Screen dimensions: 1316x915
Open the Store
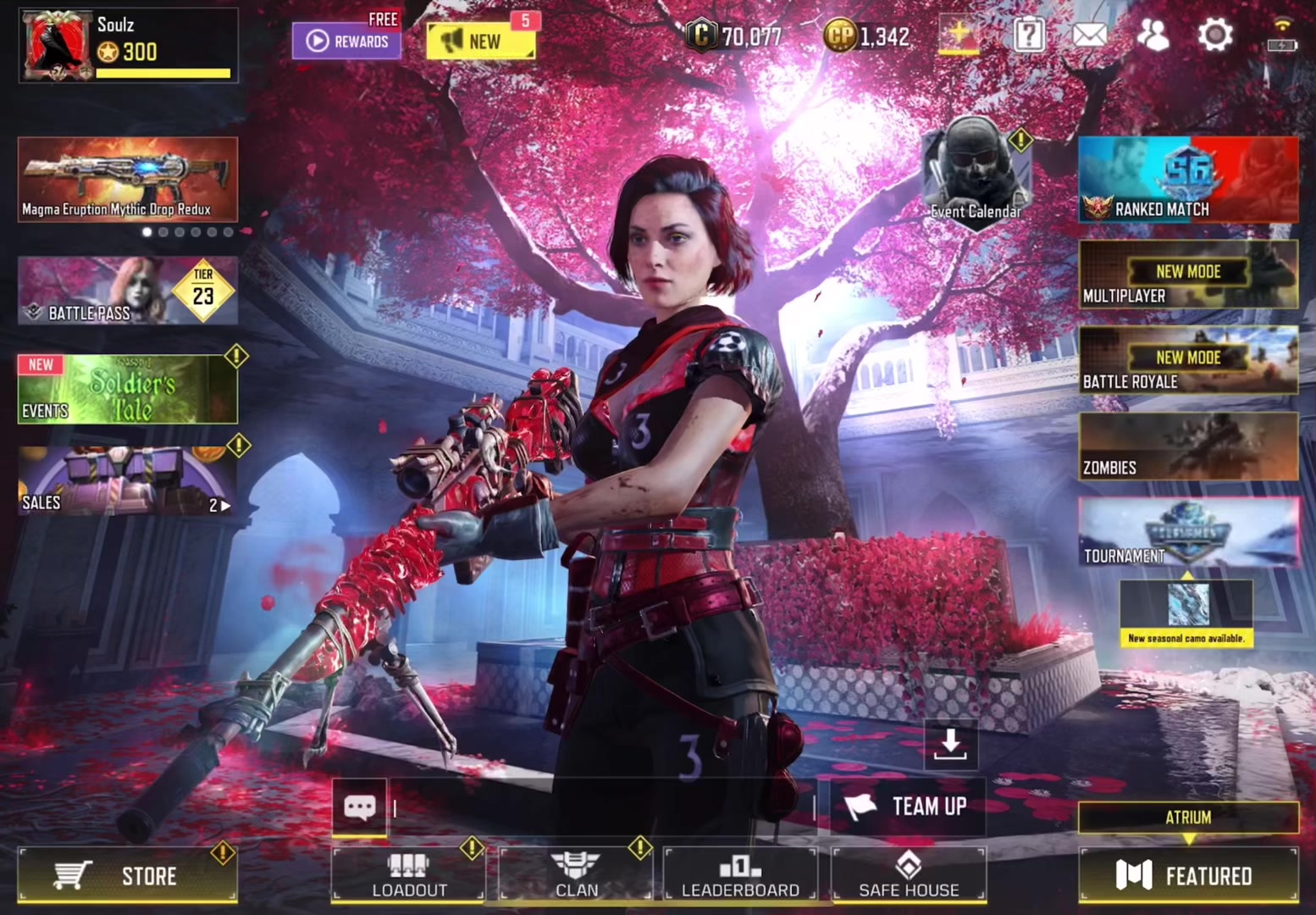pos(127,874)
